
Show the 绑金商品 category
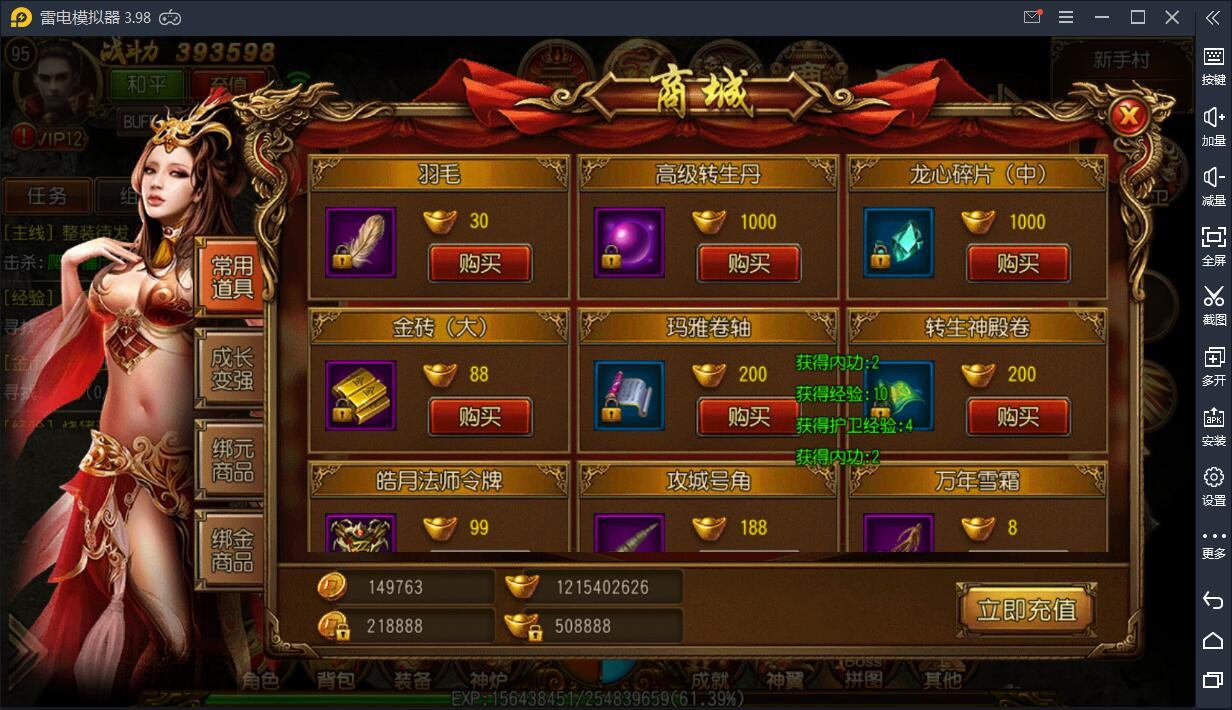(231, 549)
